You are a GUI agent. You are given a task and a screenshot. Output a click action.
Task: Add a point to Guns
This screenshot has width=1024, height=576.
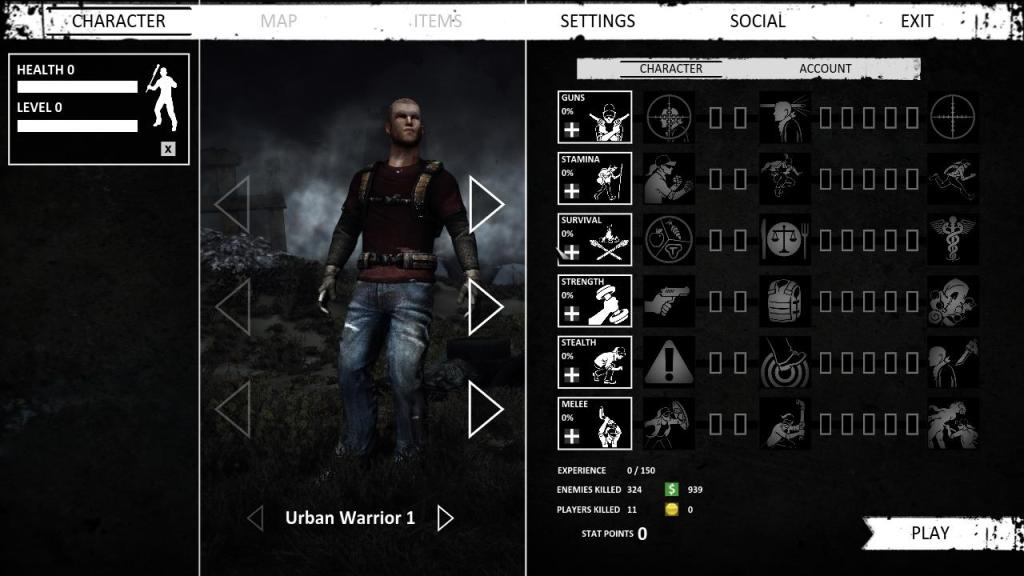[x=571, y=130]
